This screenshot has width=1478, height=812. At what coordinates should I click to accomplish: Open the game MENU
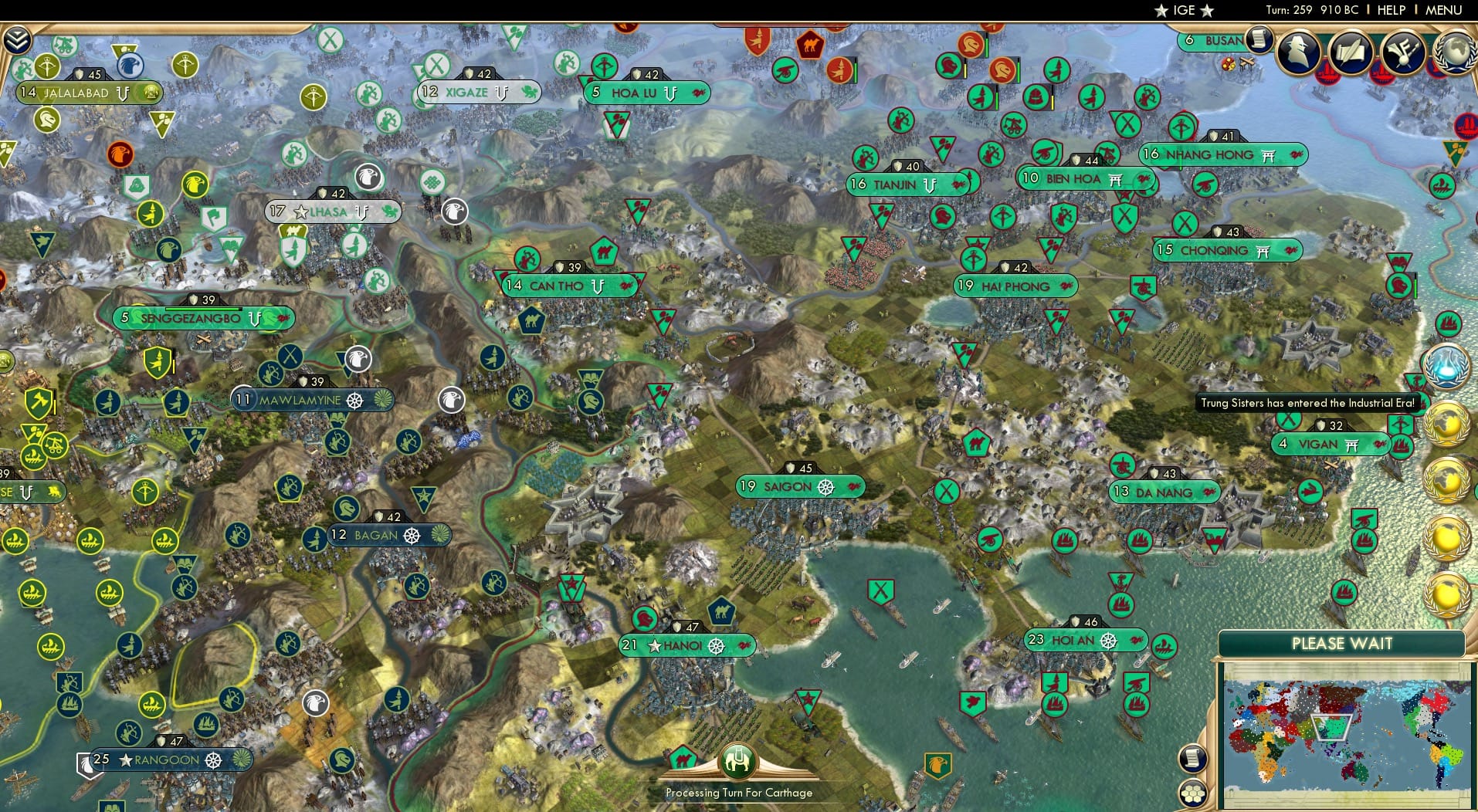click(1446, 10)
